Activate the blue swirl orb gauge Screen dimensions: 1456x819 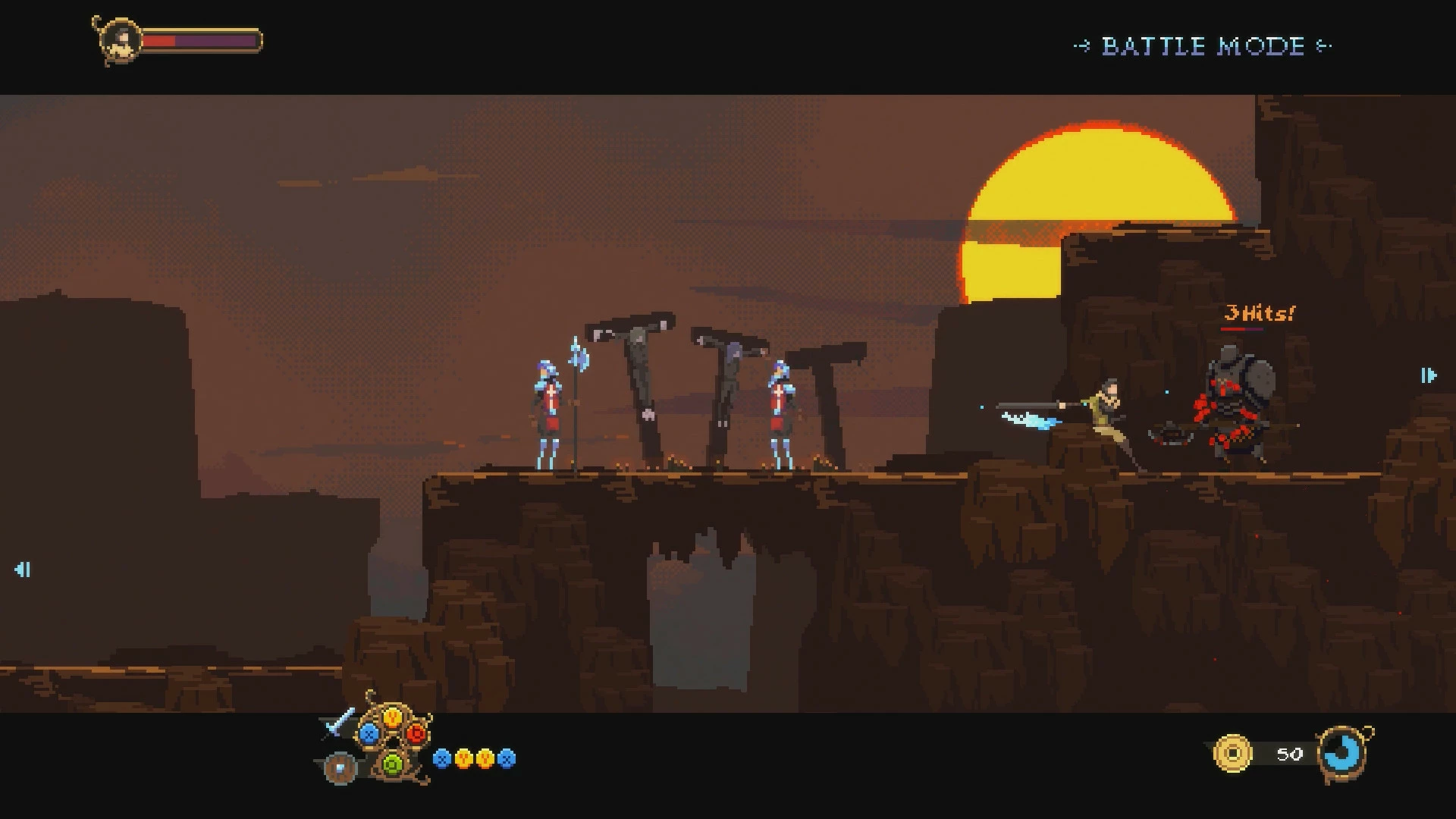click(x=1343, y=753)
